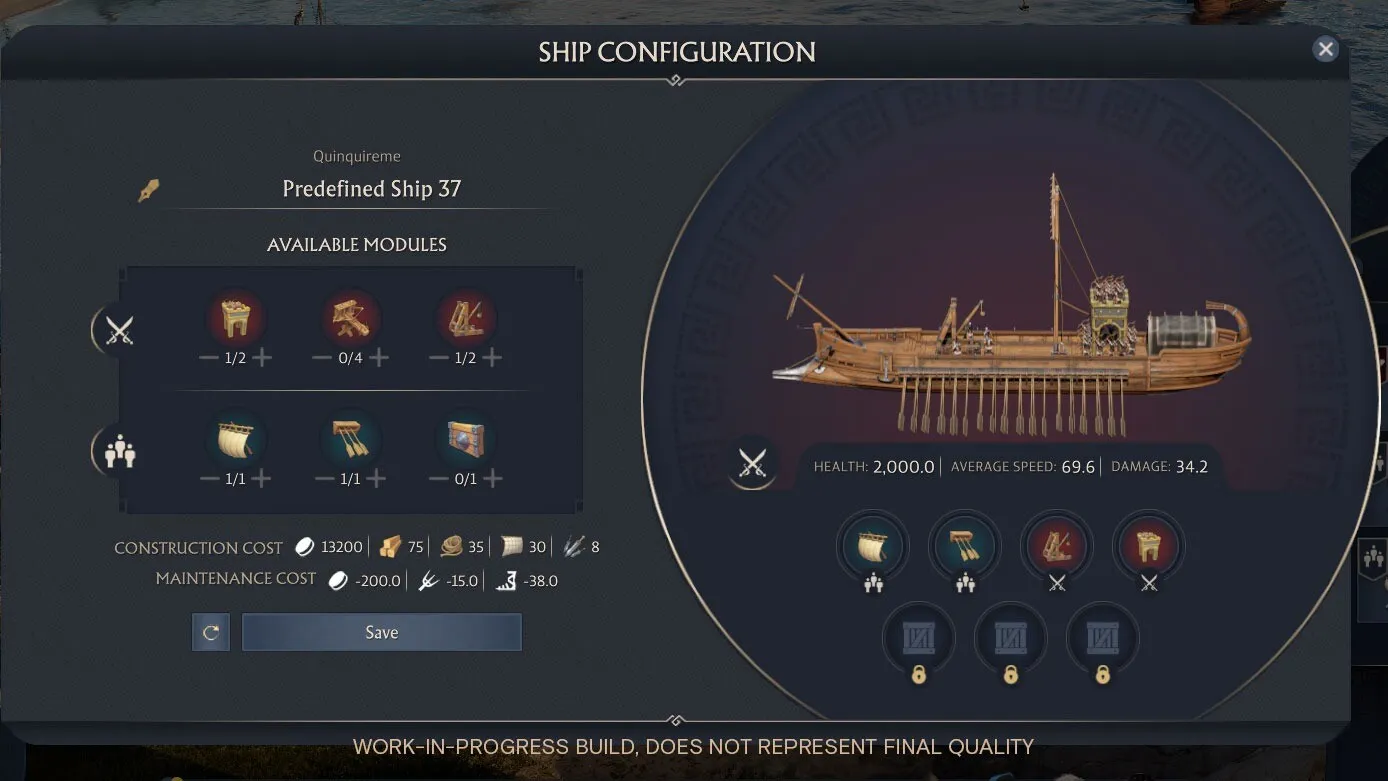
Task: Remove a tower module with its minus
Action: 208,358
